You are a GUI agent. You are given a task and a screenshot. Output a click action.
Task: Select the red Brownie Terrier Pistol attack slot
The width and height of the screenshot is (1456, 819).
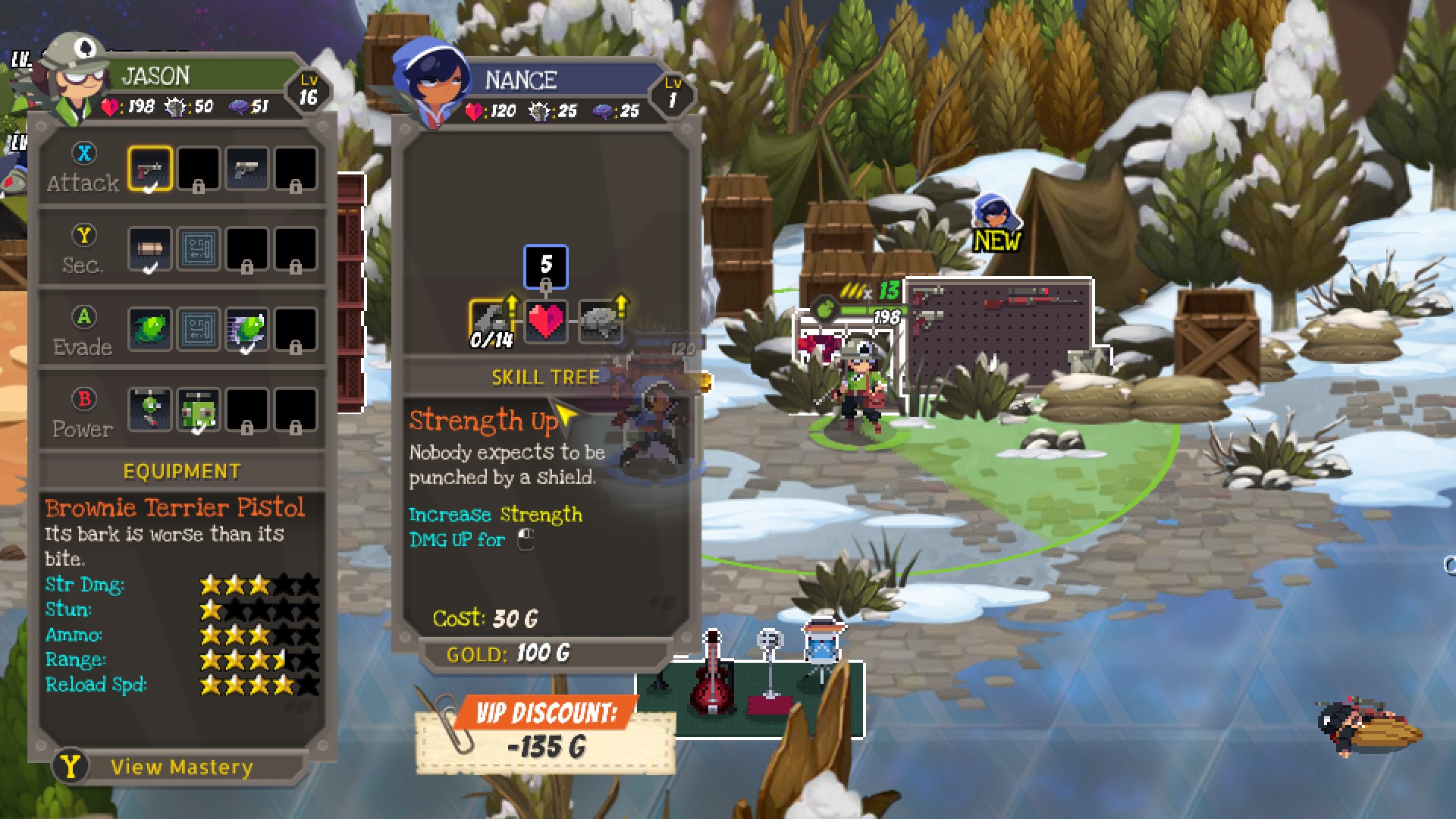click(x=149, y=168)
